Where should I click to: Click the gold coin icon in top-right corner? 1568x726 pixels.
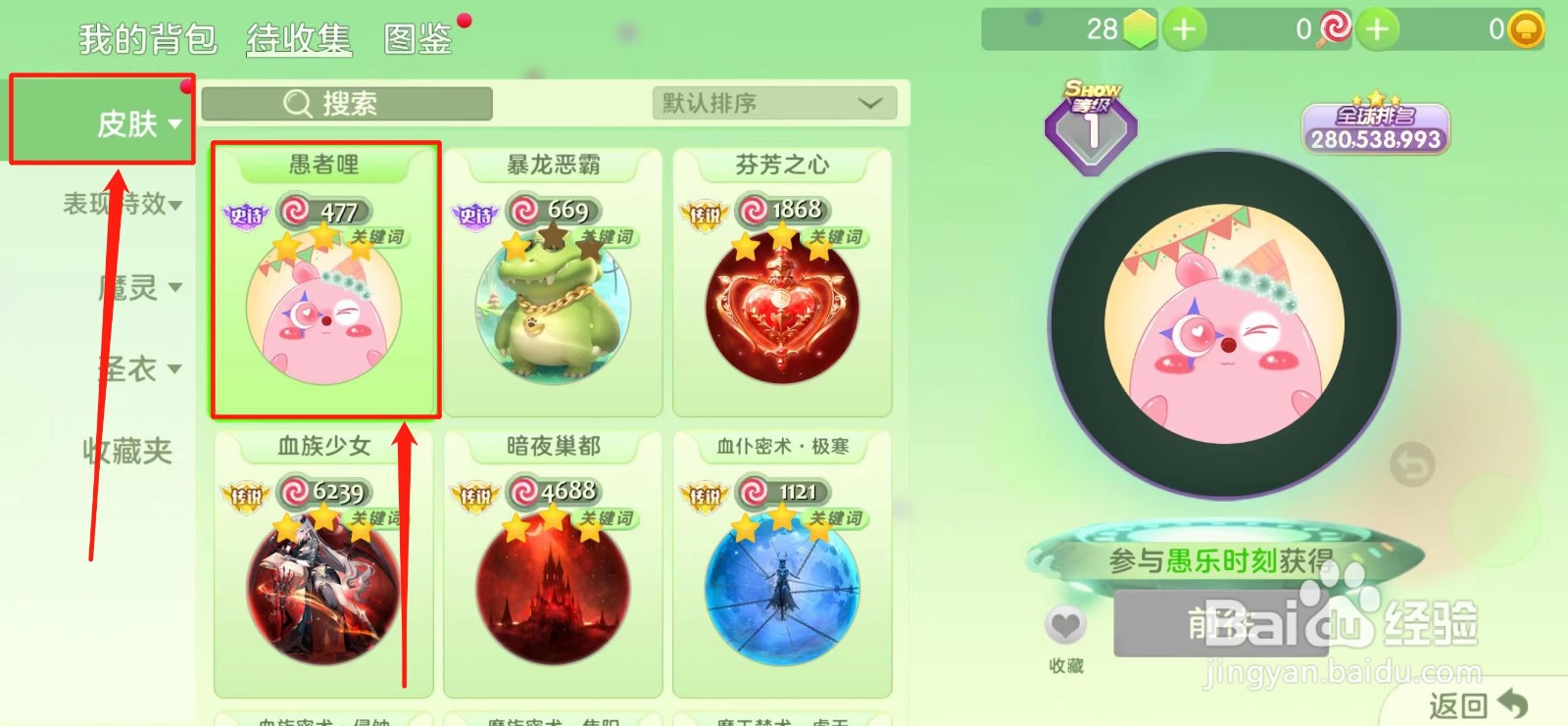tap(1524, 25)
